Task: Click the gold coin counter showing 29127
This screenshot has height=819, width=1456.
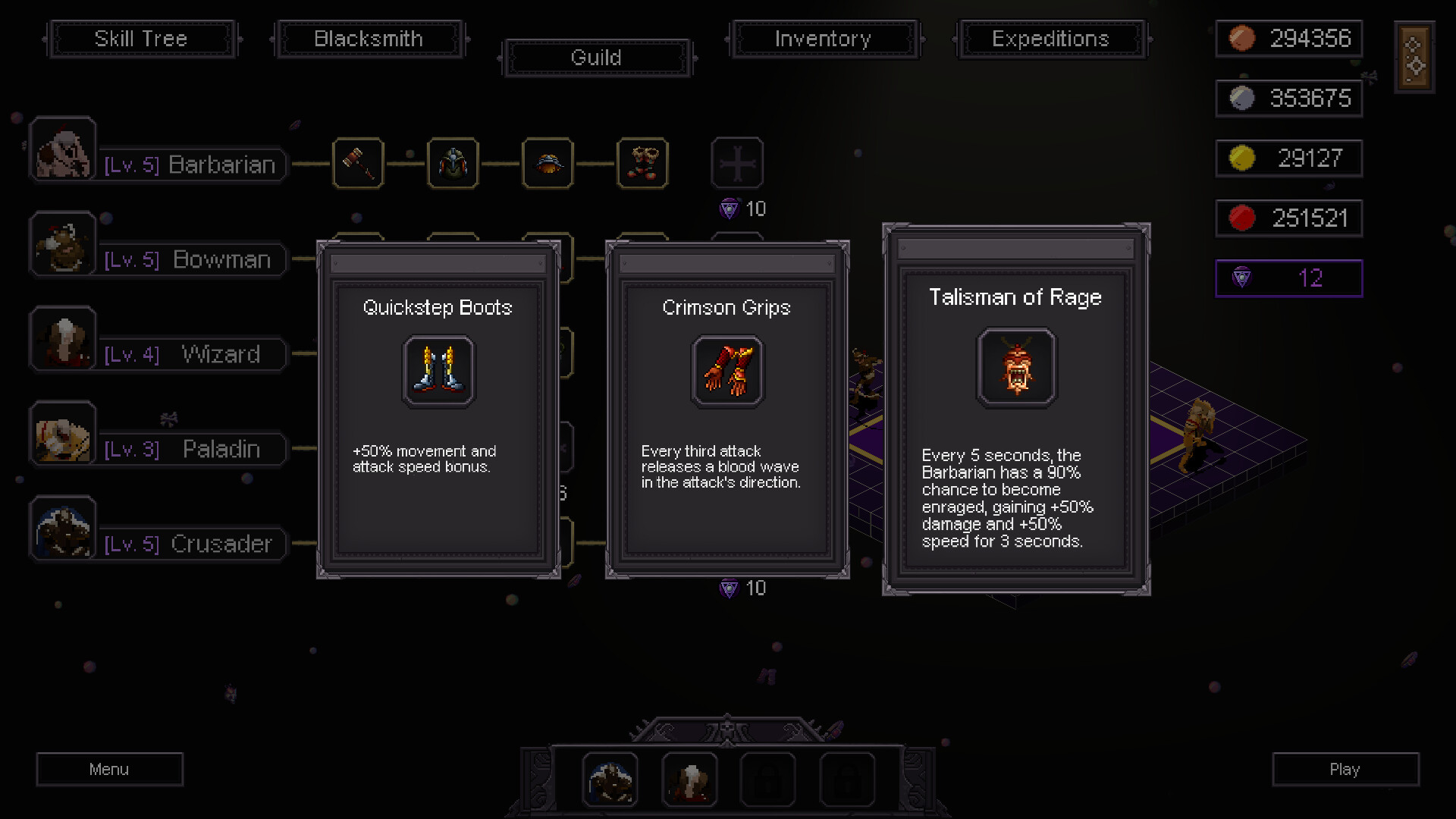Action: coord(1288,158)
